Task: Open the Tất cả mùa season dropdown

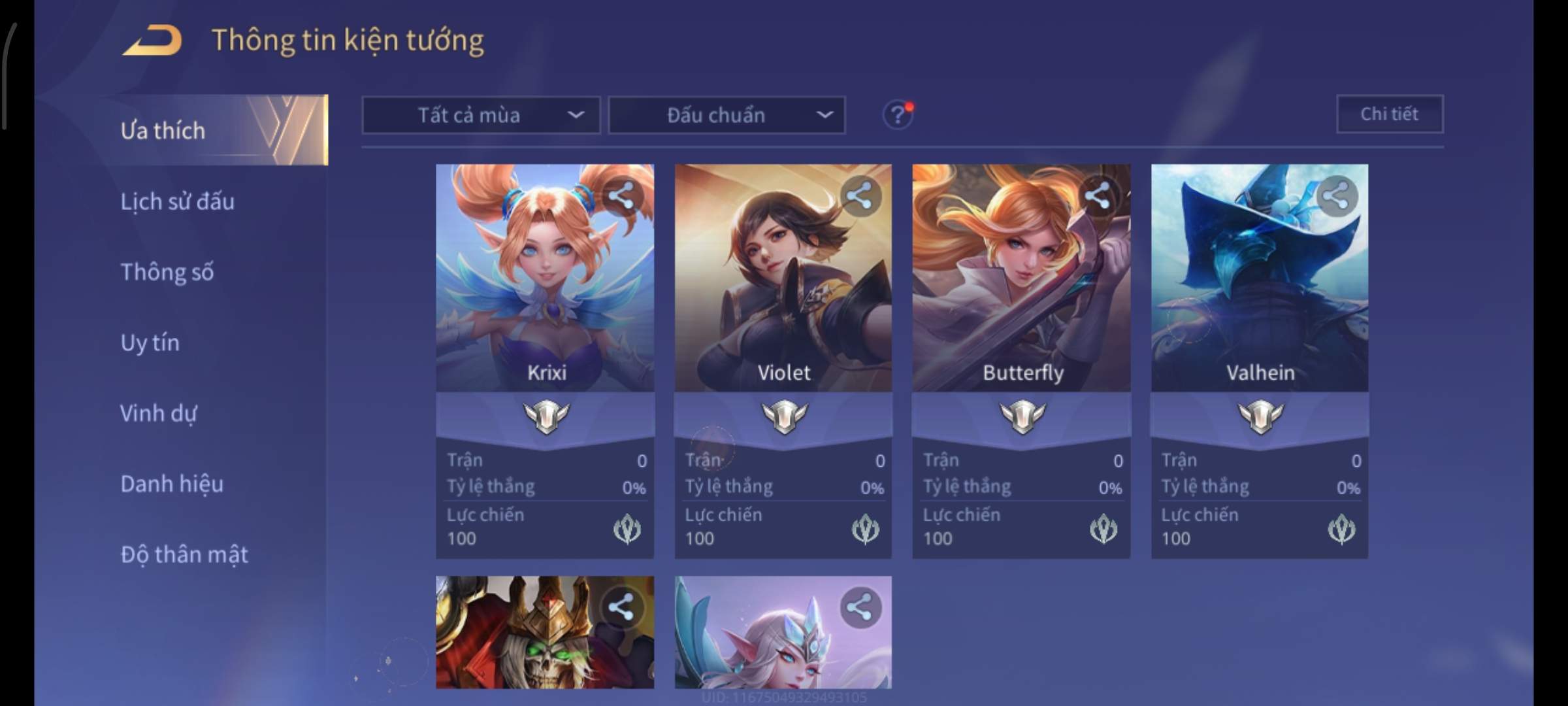Action: (481, 115)
